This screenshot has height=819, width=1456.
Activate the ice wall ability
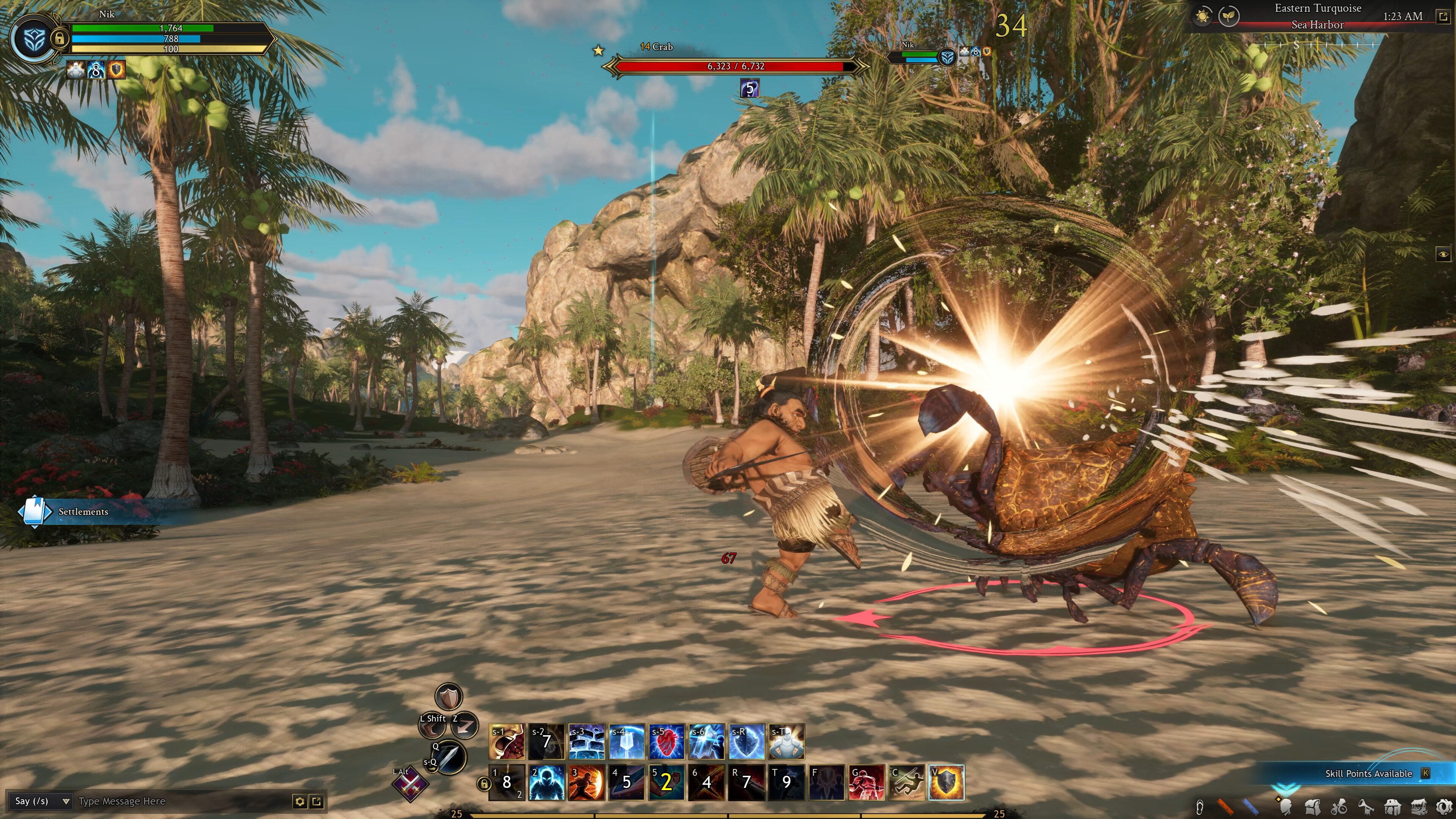(x=586, y=741)
